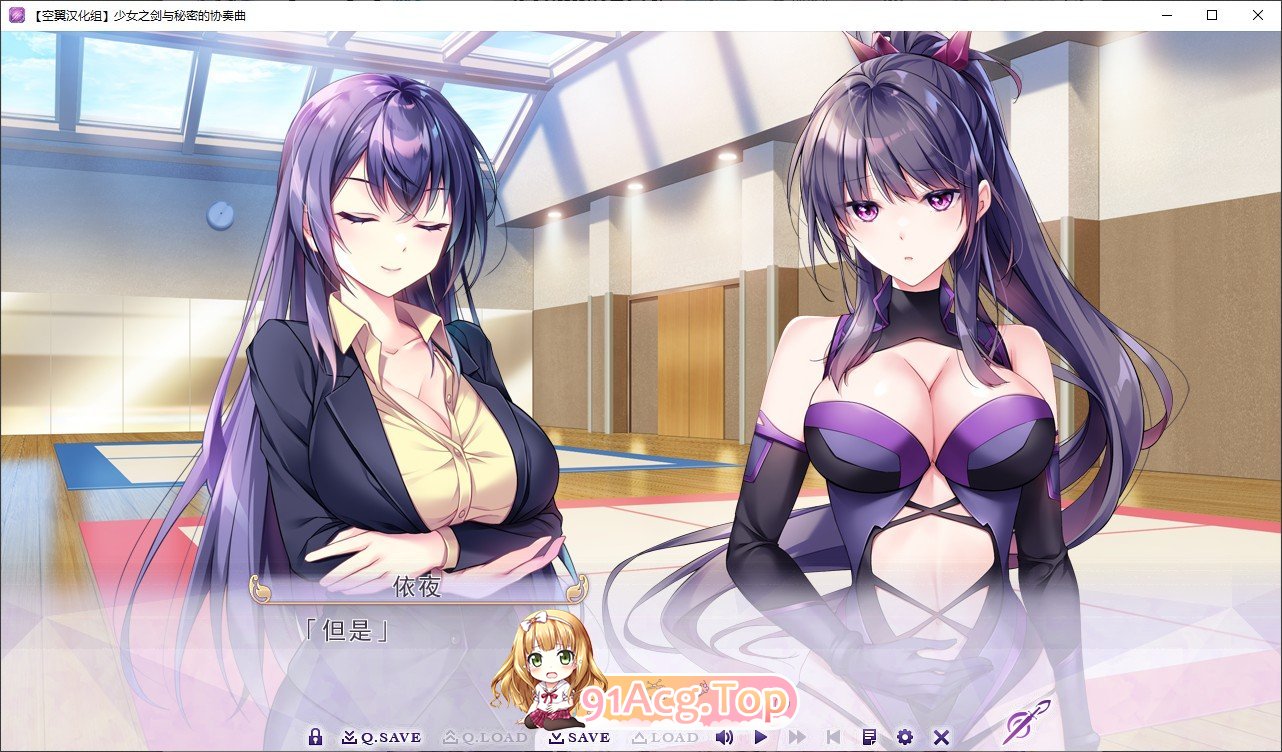1282x752 pixels.
Task: Toggle quick save with Q.SAVE
Action: [x=385, y=737]
